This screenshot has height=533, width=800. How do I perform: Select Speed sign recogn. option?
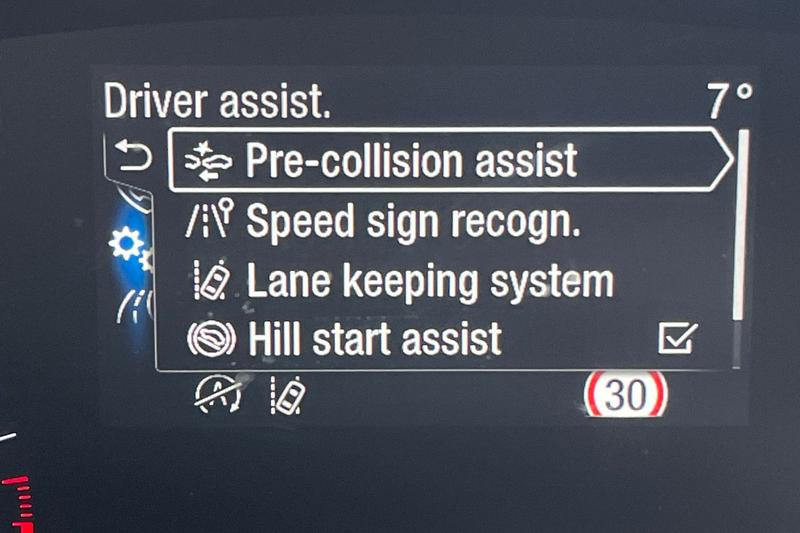412,222
